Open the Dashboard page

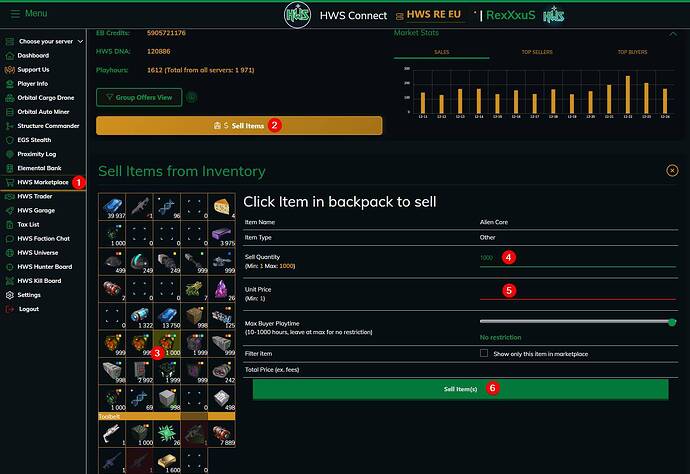click(33, 55)
